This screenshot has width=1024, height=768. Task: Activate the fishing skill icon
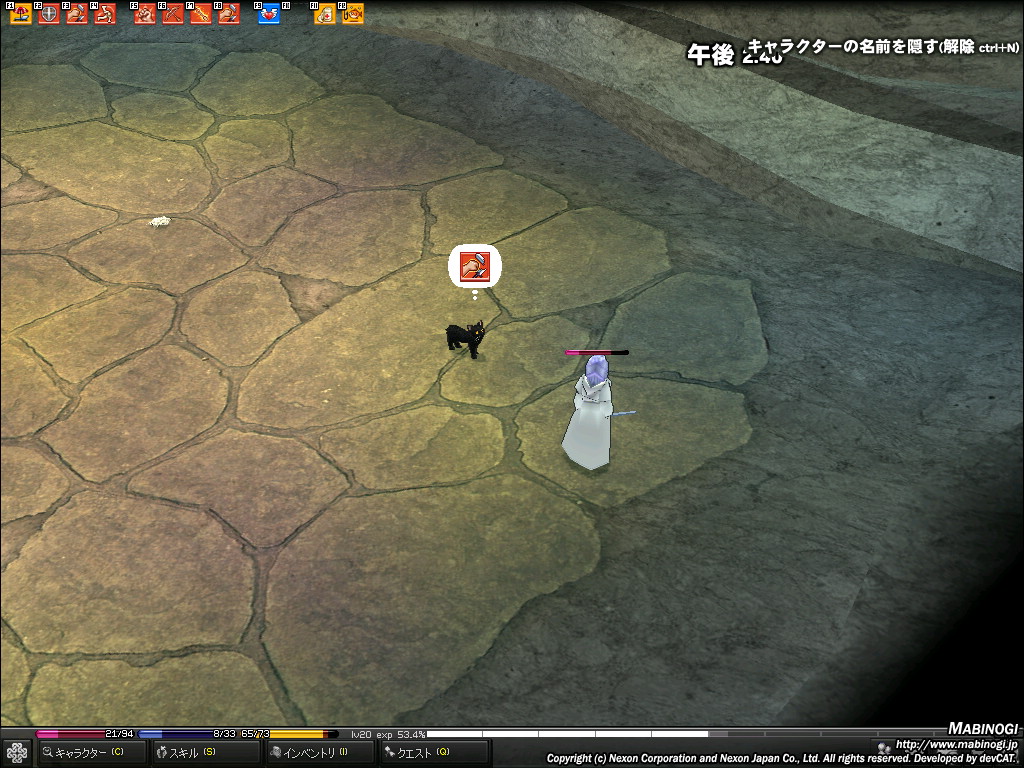coord(353,14)
